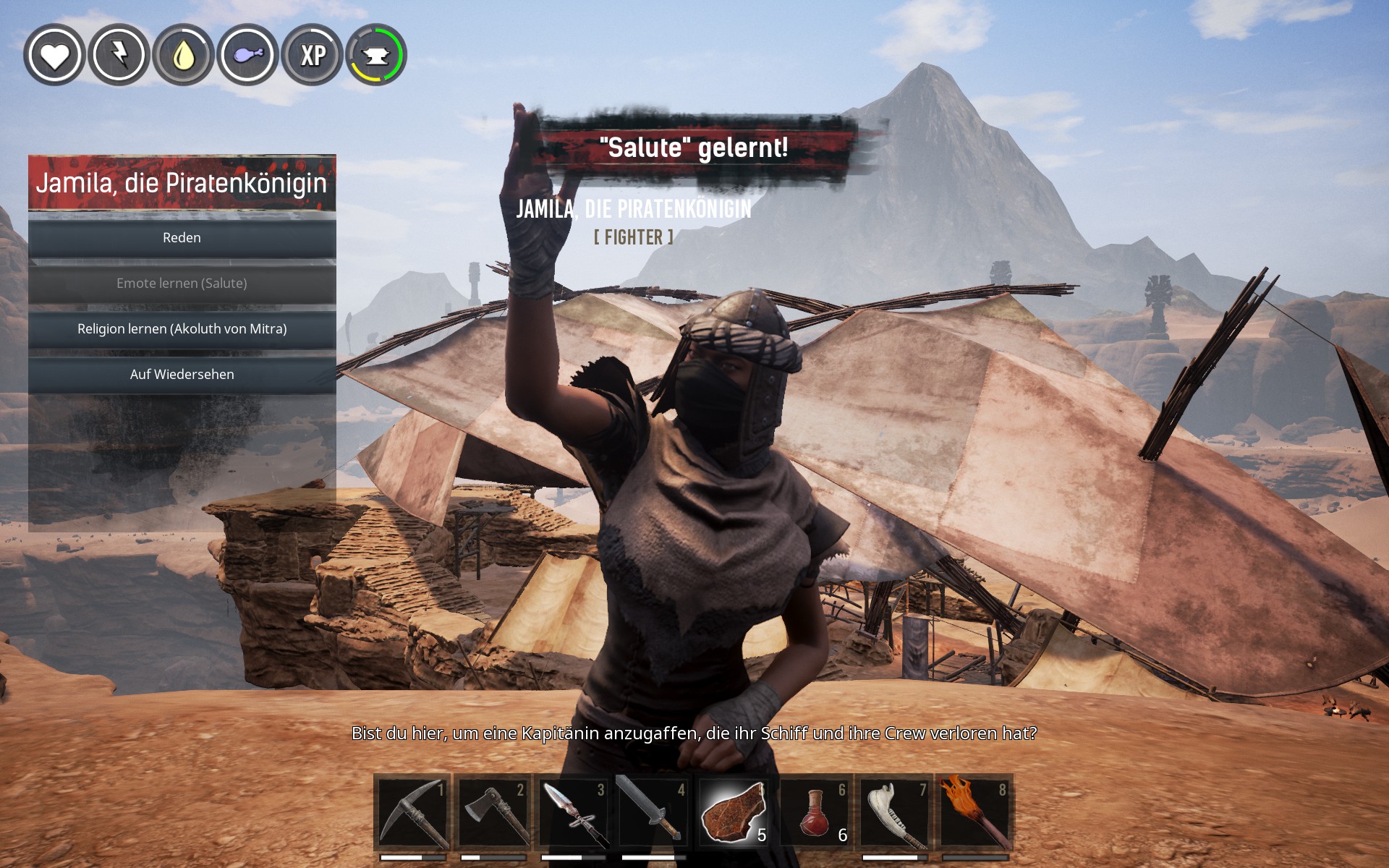This screenshot has height=868, width=1389.
Task: Learn religion Akoluth von Mitra
Action: coord(182,329)
